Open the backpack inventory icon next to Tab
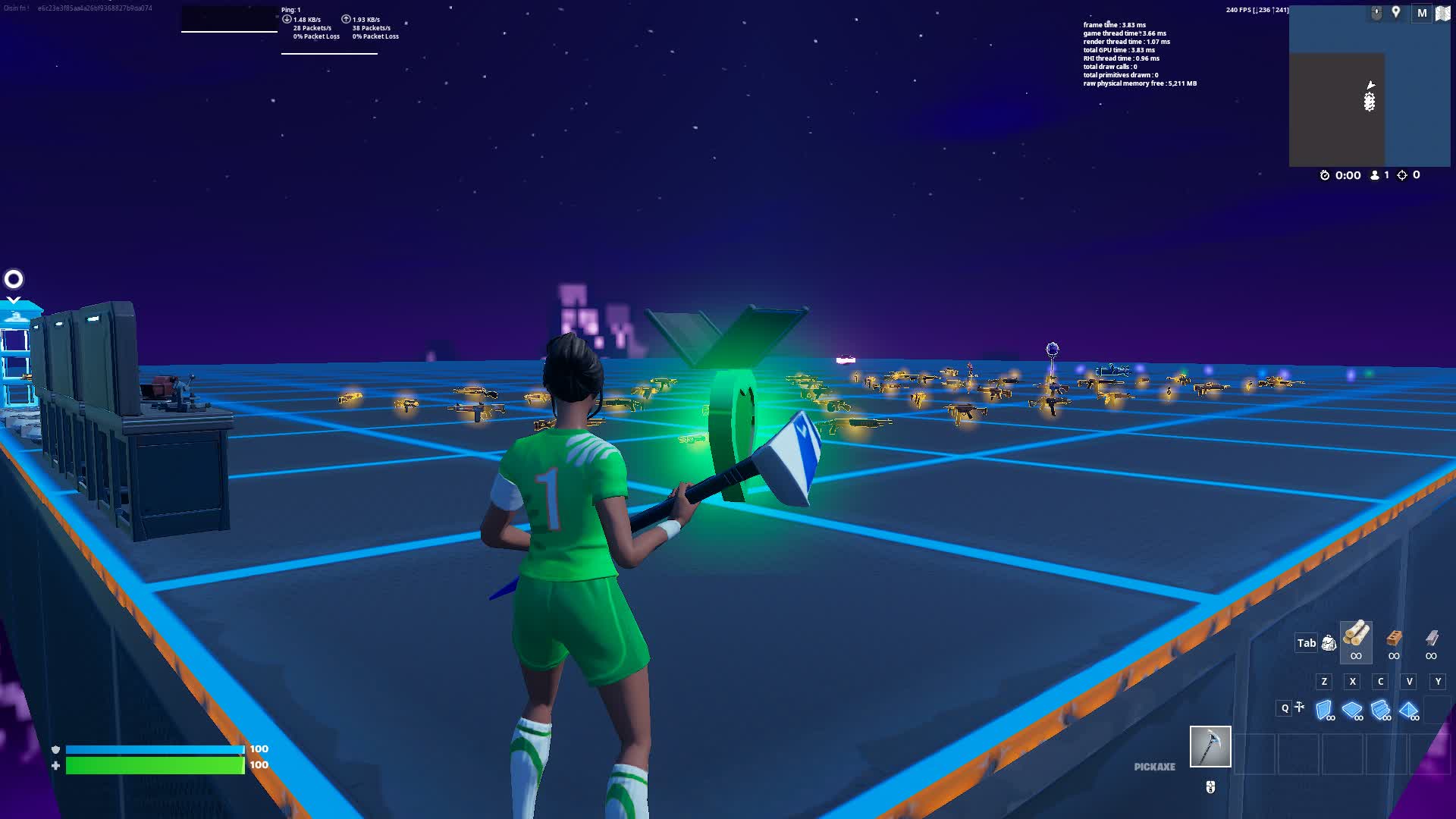This screenshot has height=819, width=1456. 1328,643
